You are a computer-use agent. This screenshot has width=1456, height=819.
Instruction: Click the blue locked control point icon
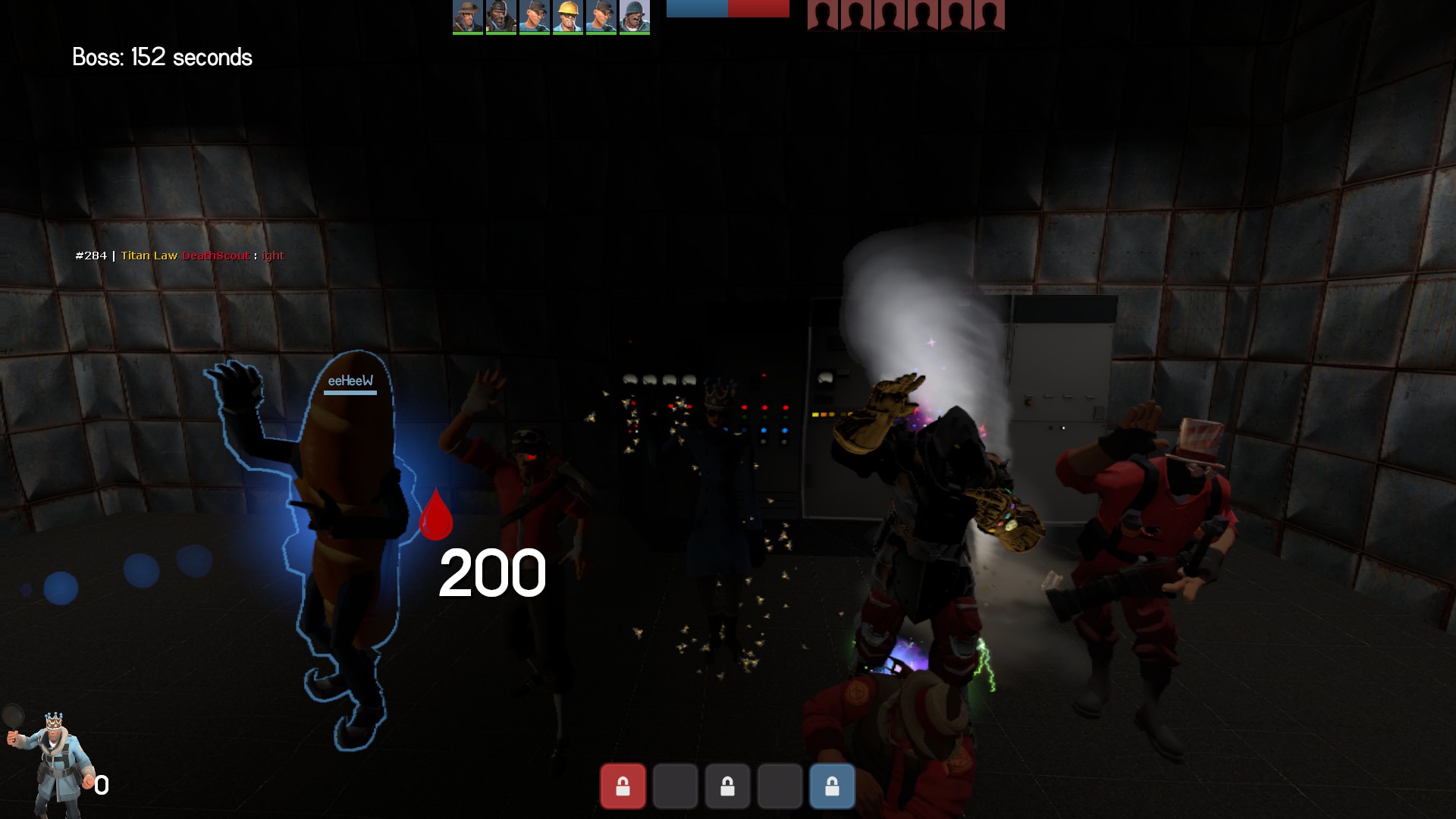click(832, 786)
